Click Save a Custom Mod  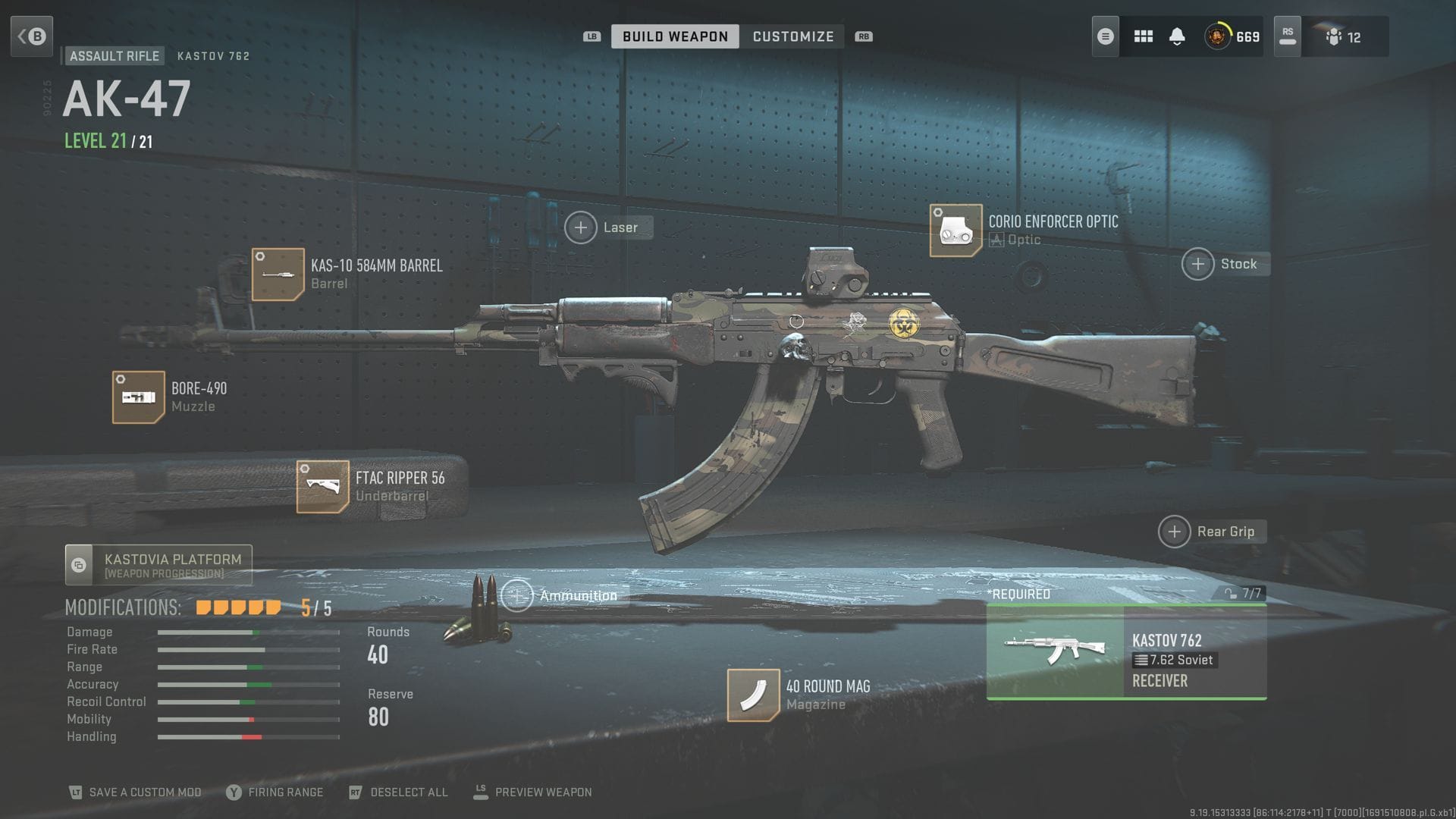(x=144, y=792)
